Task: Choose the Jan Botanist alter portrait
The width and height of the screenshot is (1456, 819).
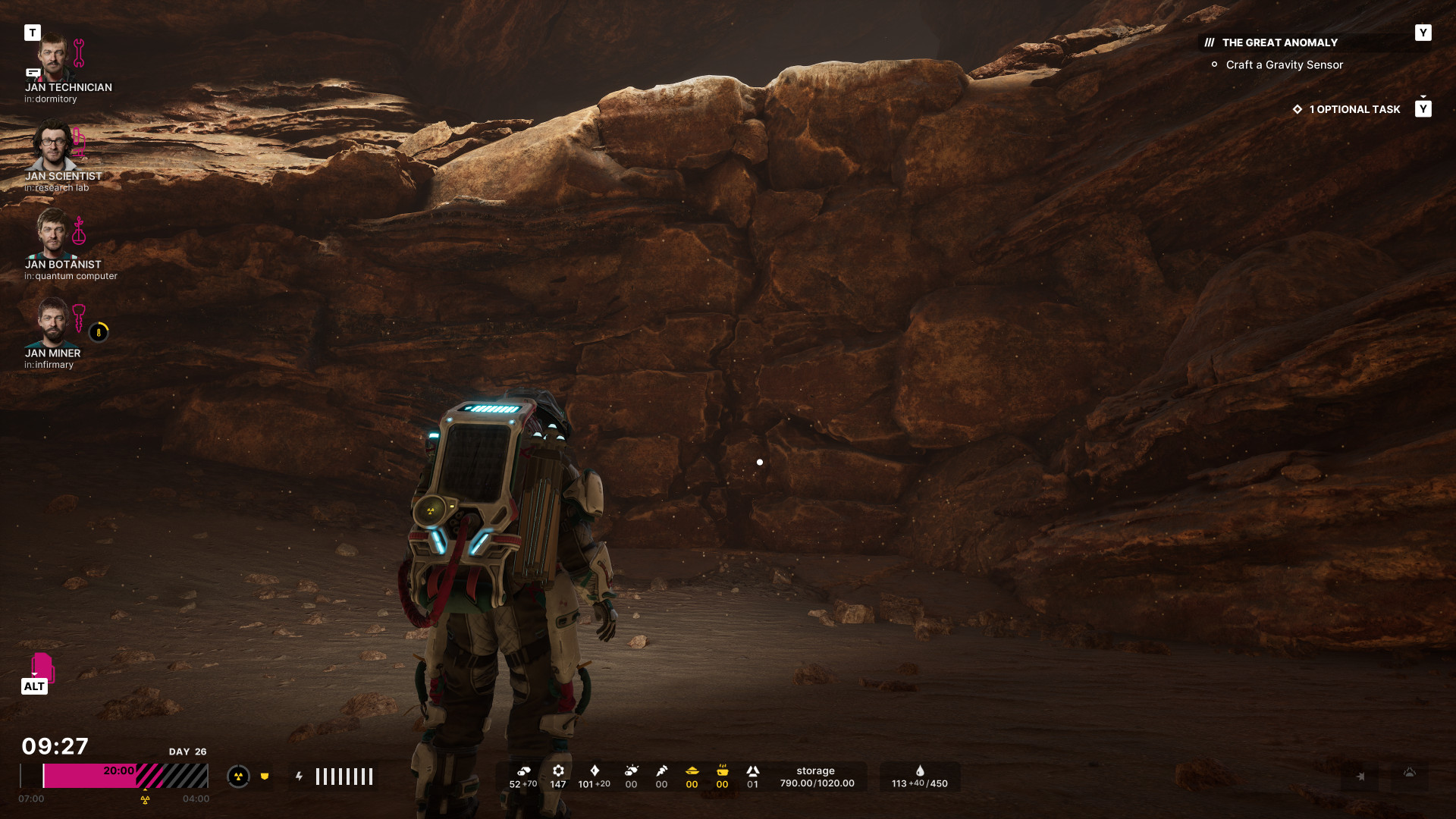Action: (x=52, y=234)
